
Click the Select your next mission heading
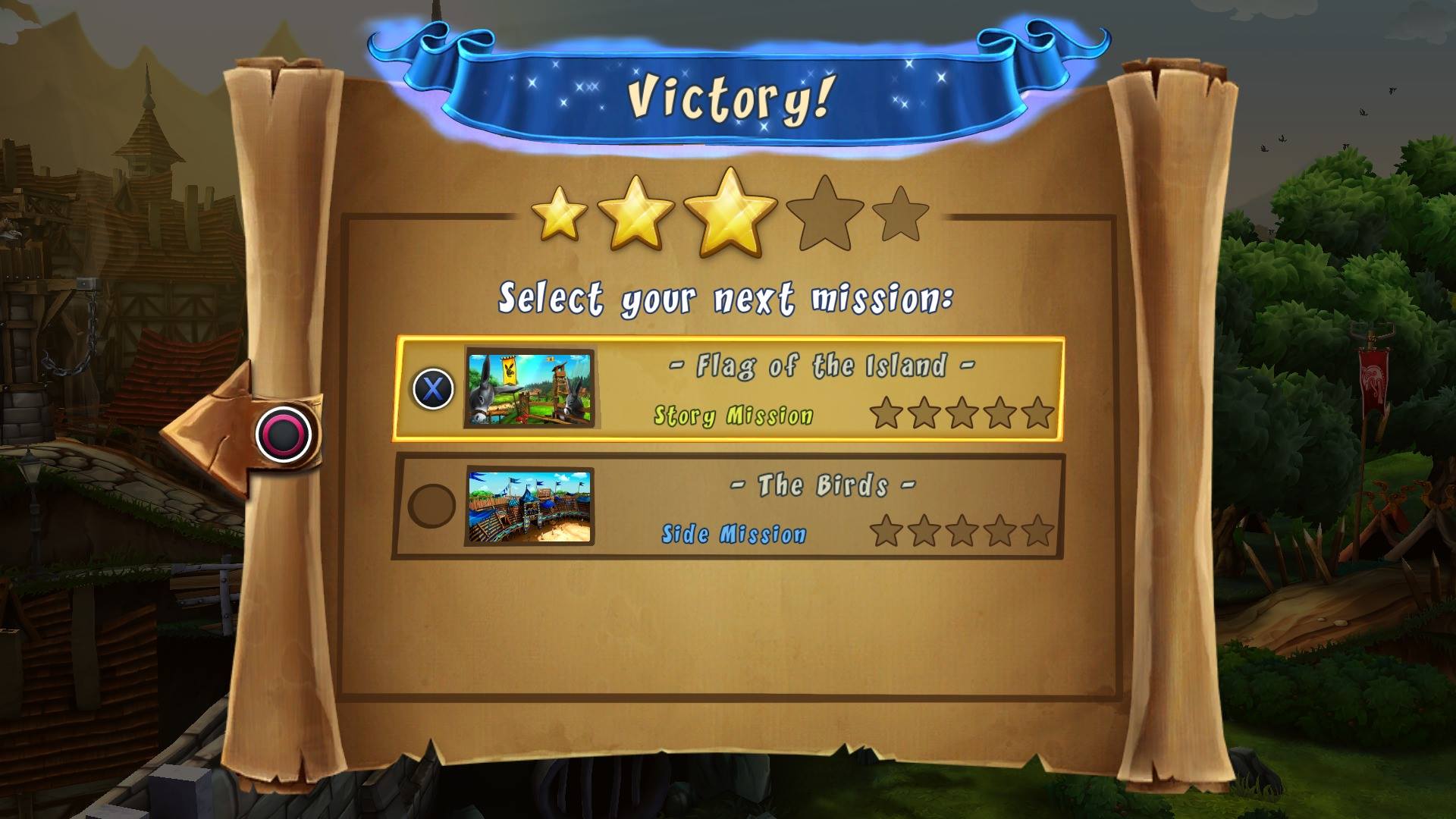(x=728, y=300)
